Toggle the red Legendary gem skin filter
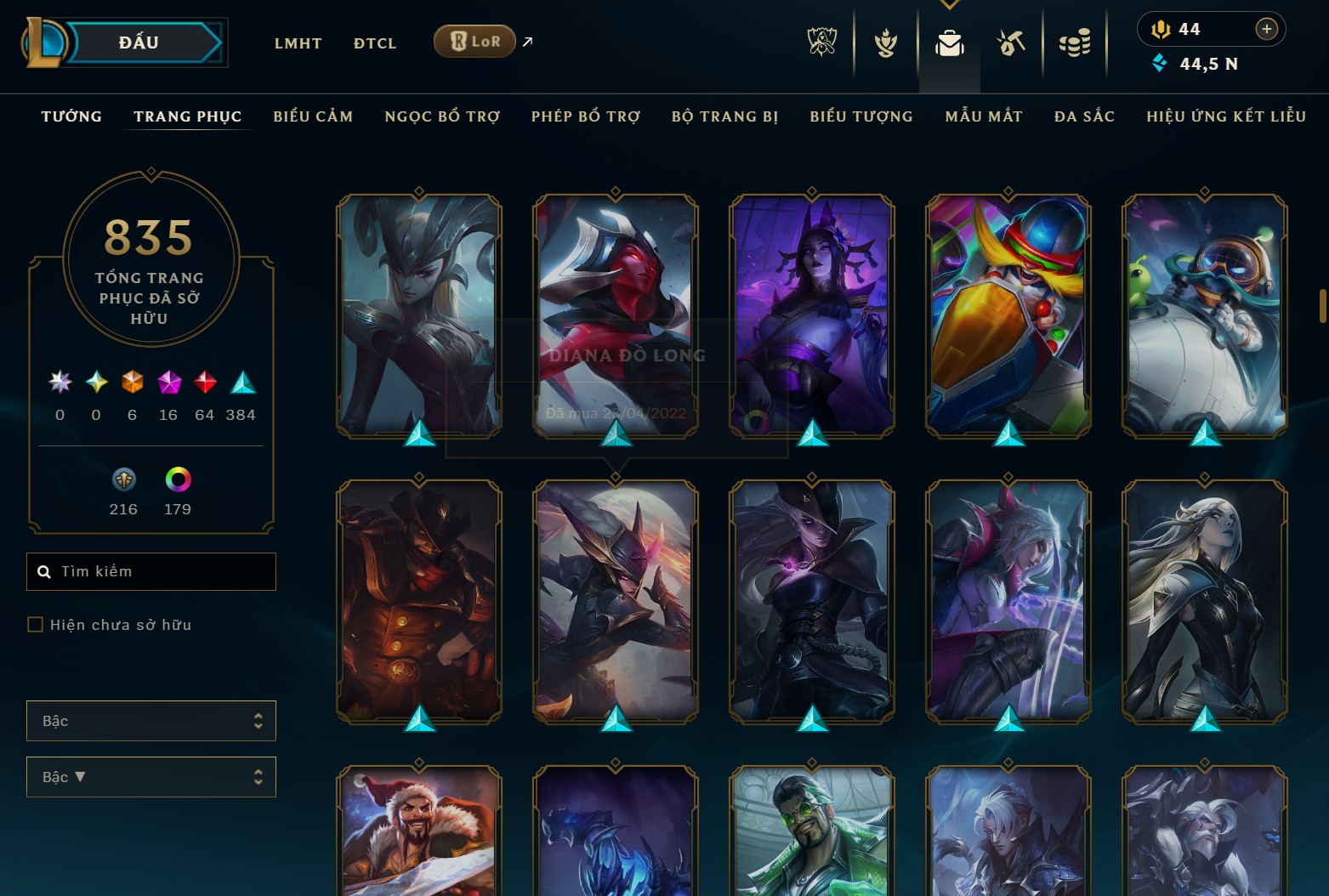 (204, 383)
